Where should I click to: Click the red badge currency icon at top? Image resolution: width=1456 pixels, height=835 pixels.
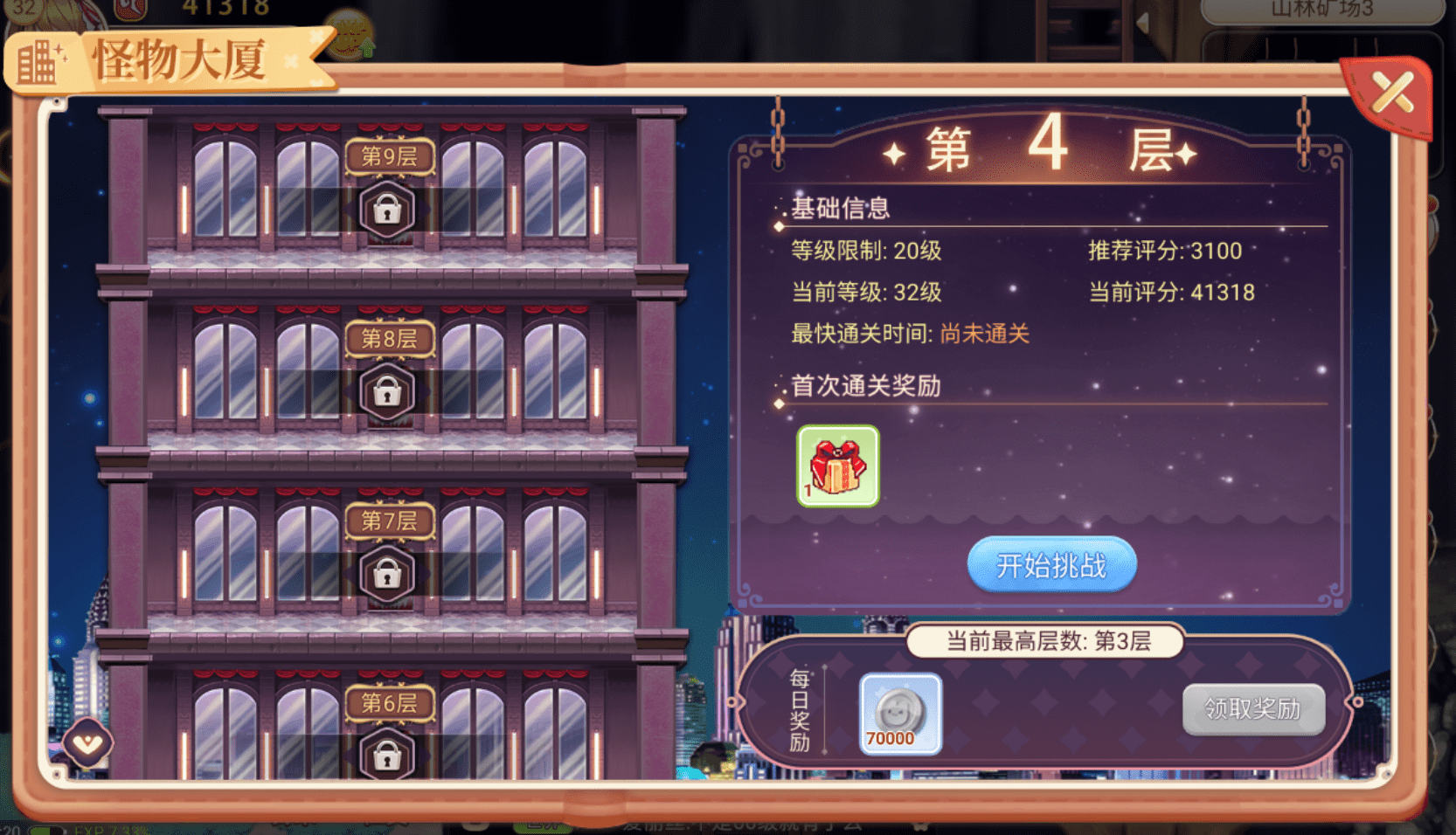(129, 9)
